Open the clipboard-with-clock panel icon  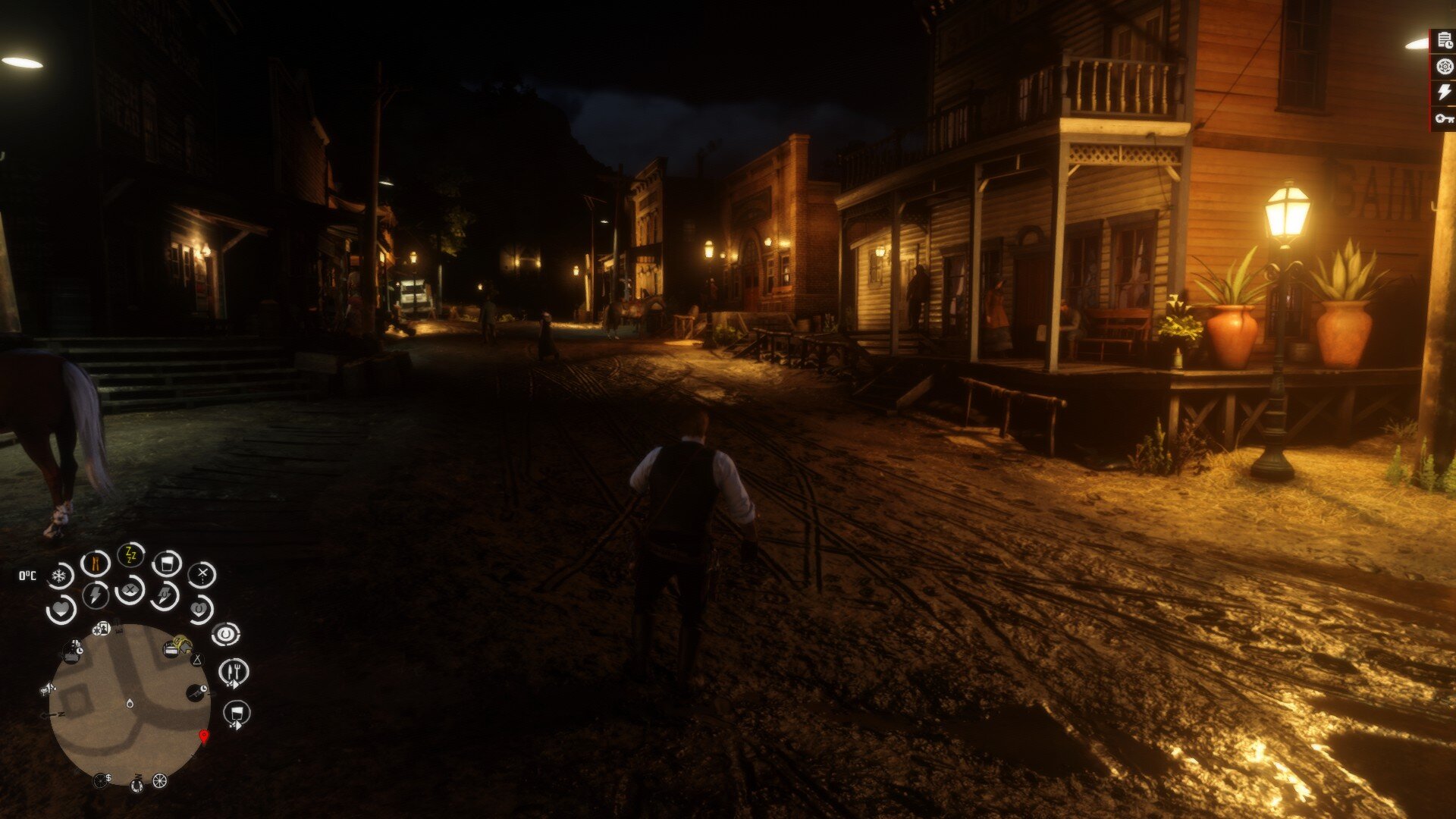(1445, 42)
